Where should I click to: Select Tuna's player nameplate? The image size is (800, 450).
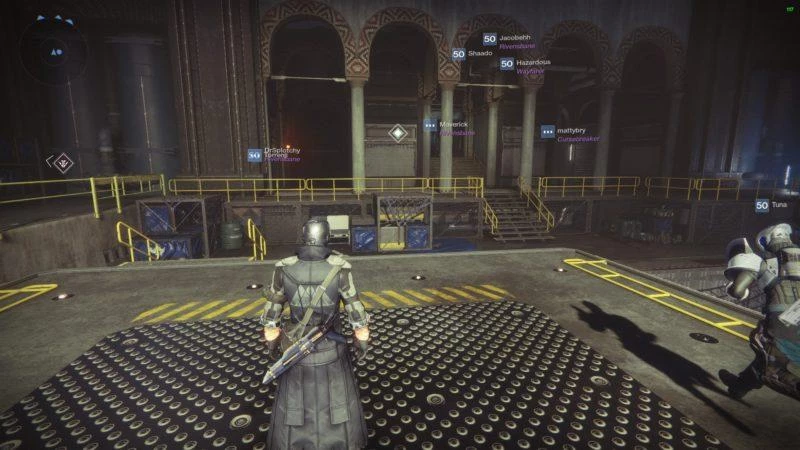pyautogui.click(x=776, y=205)
